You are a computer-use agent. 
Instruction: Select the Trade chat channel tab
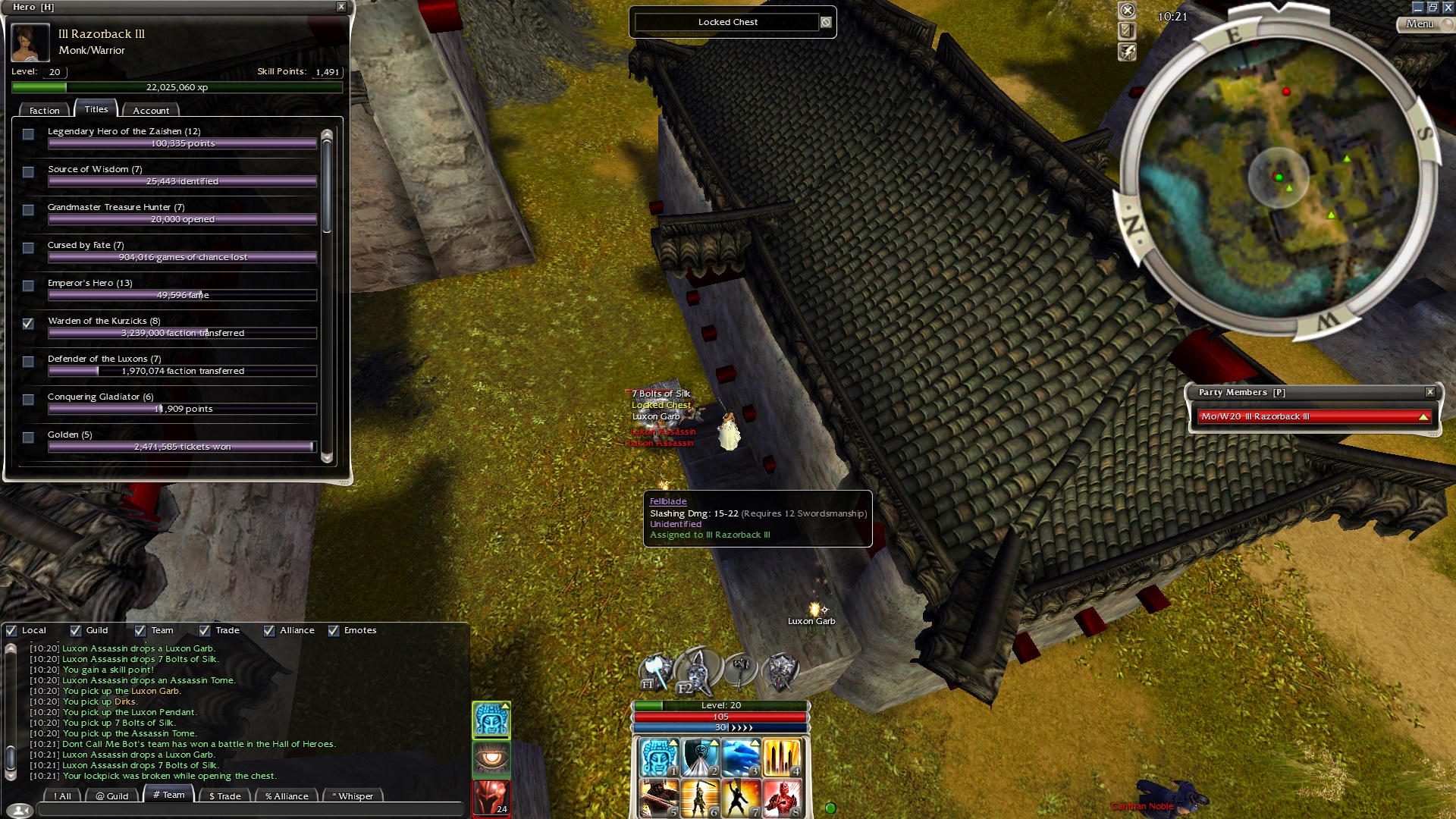(224, 795)
